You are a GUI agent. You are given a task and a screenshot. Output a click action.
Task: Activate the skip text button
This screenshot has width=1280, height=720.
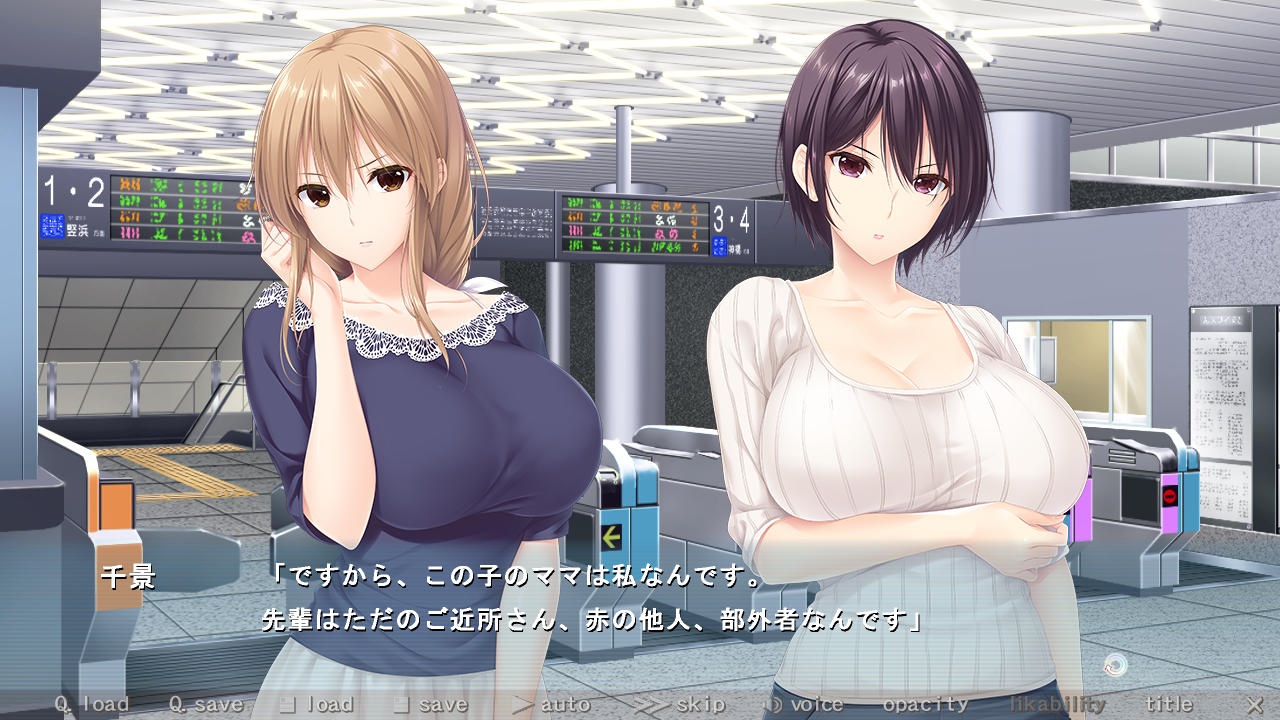point(680,705)
